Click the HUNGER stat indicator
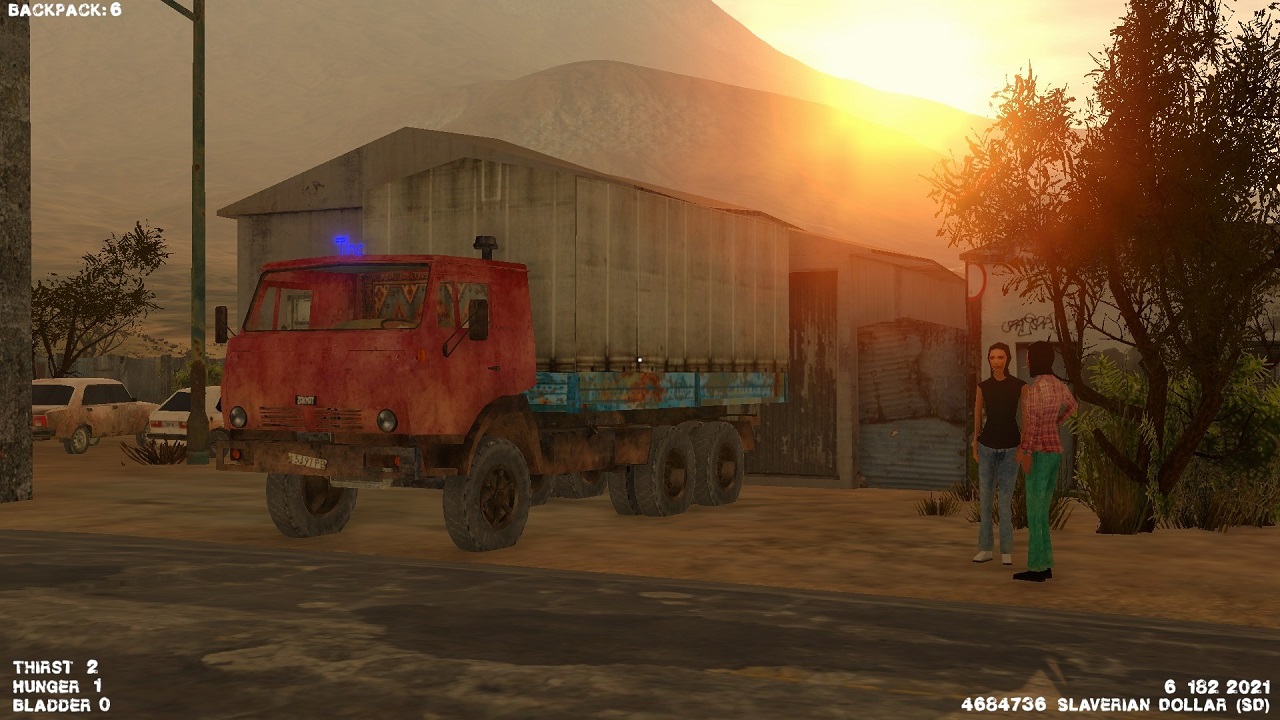The image size is (1280, 720). point(48,685)
